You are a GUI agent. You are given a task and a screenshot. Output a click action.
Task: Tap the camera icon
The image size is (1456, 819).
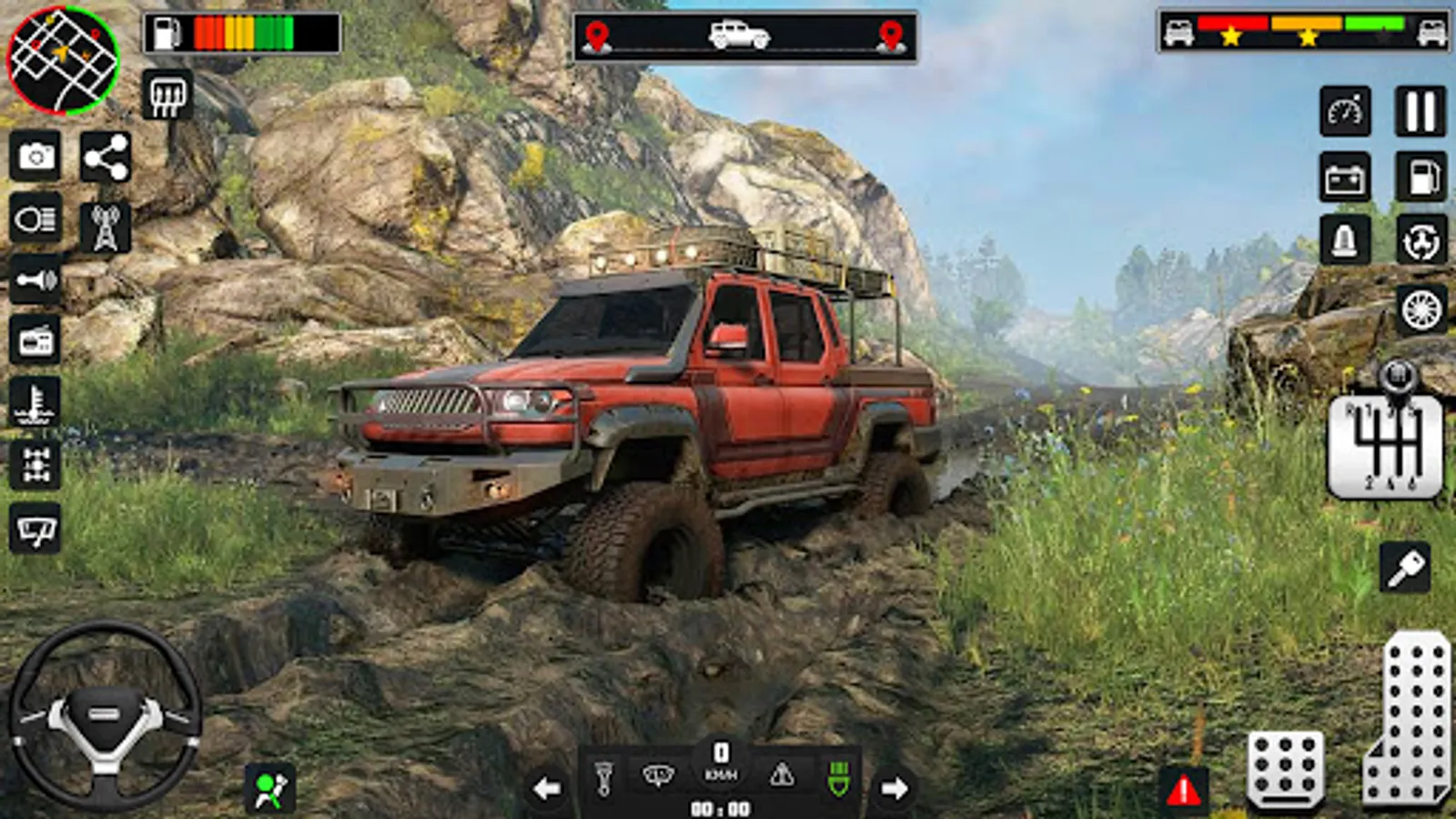(x=35, y=157)
